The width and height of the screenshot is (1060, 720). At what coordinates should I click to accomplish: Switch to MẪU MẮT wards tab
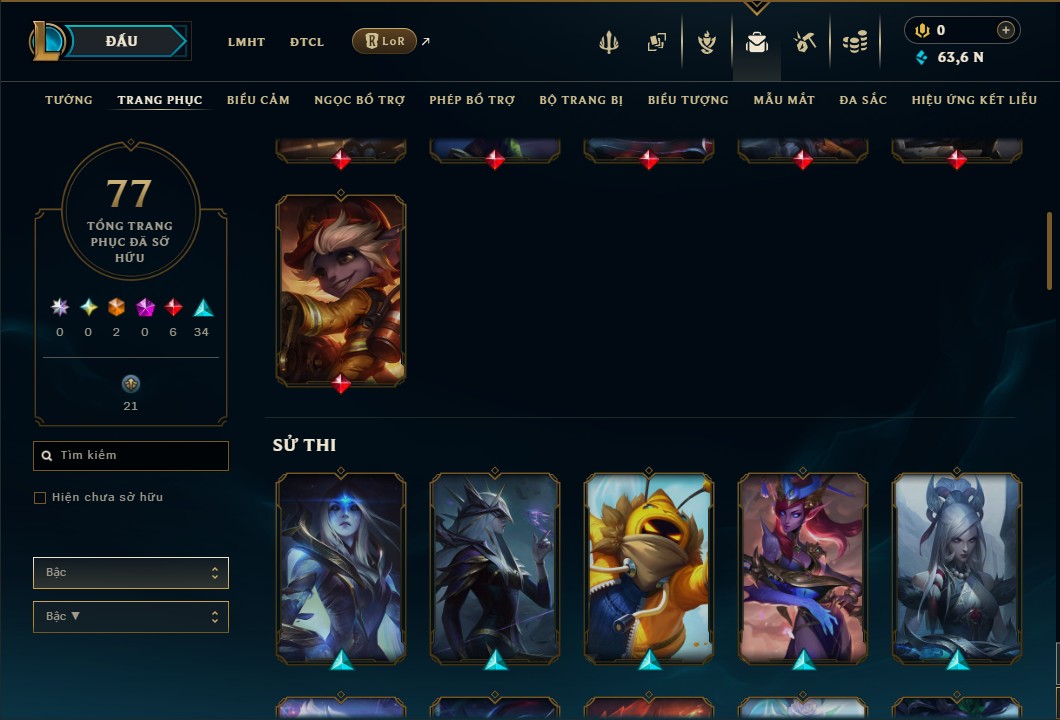click(x=784, y=100)
